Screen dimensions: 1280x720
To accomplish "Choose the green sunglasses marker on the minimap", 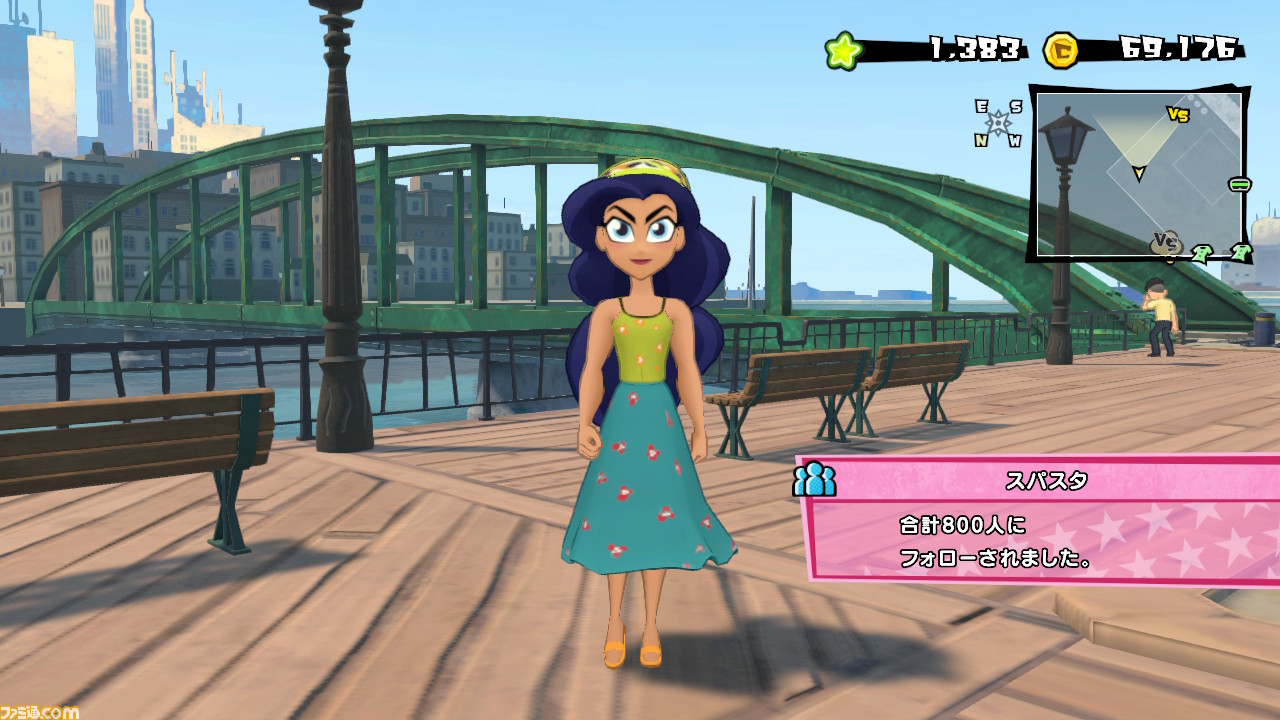I will [1240, 184].
